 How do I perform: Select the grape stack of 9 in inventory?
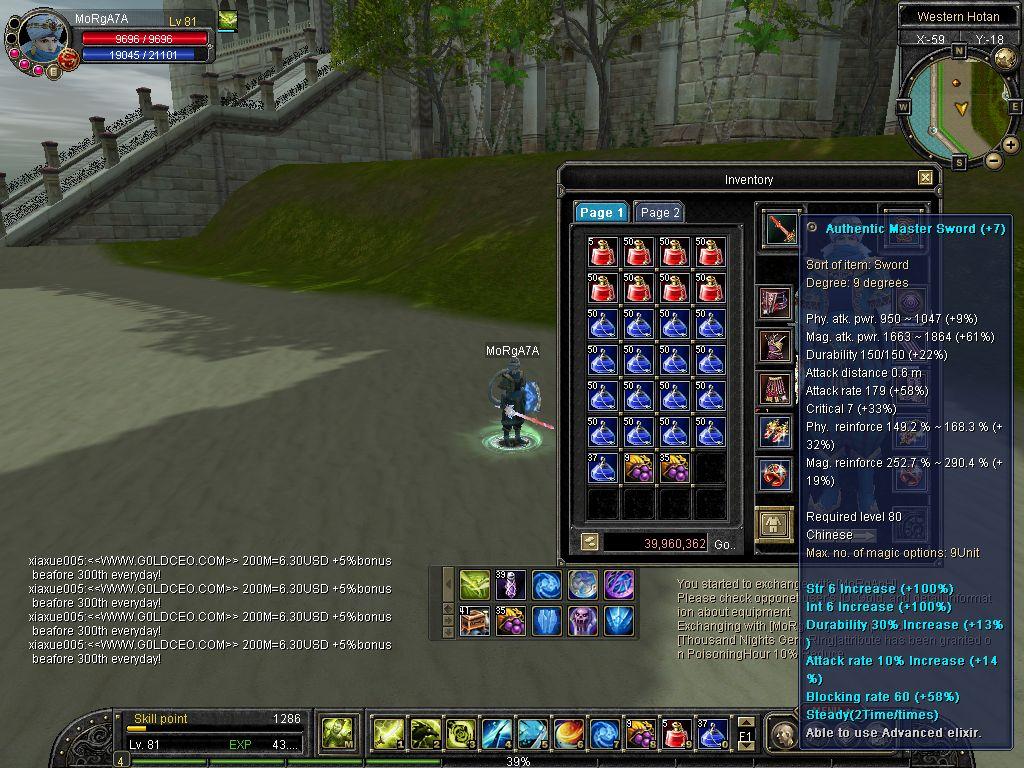coord(638,468)
